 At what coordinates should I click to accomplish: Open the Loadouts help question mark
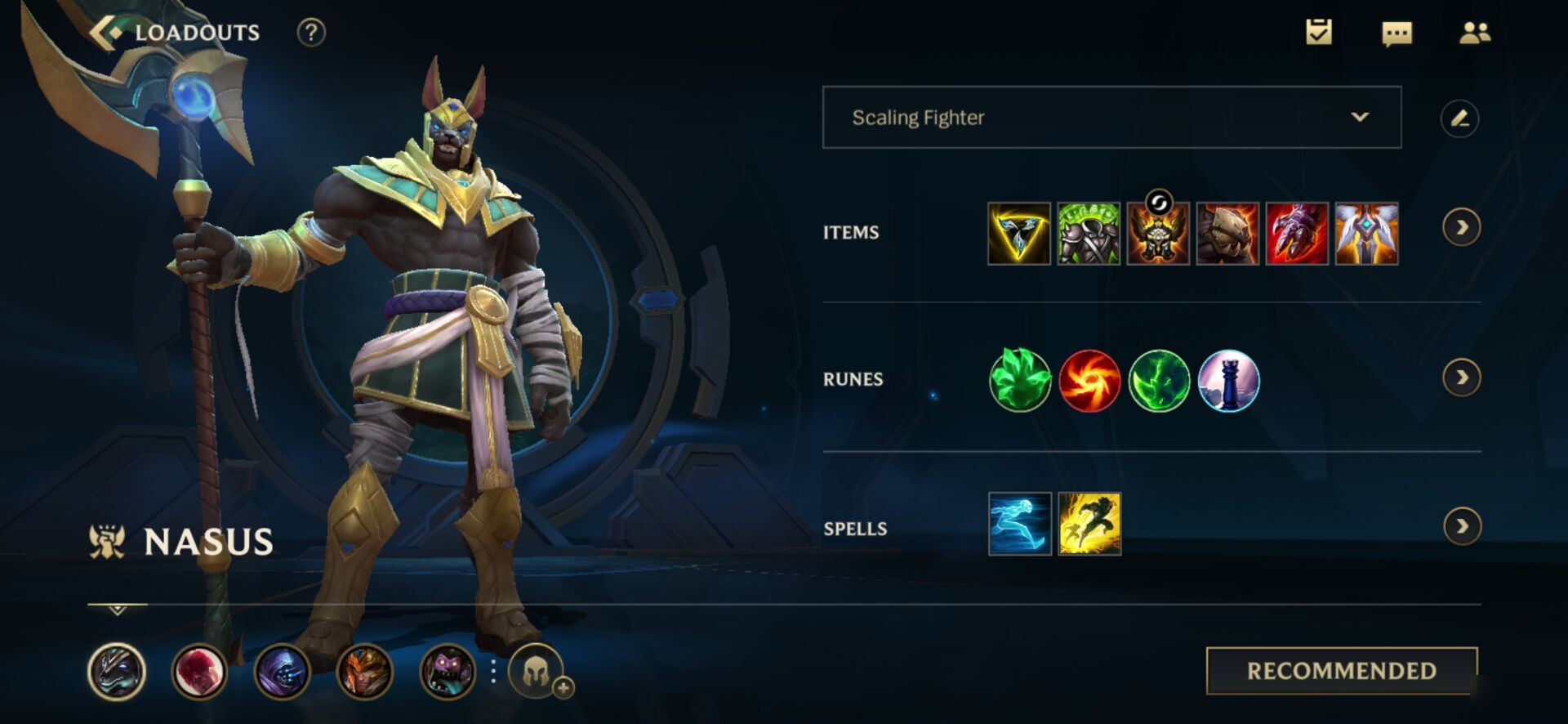click(311, 33)
